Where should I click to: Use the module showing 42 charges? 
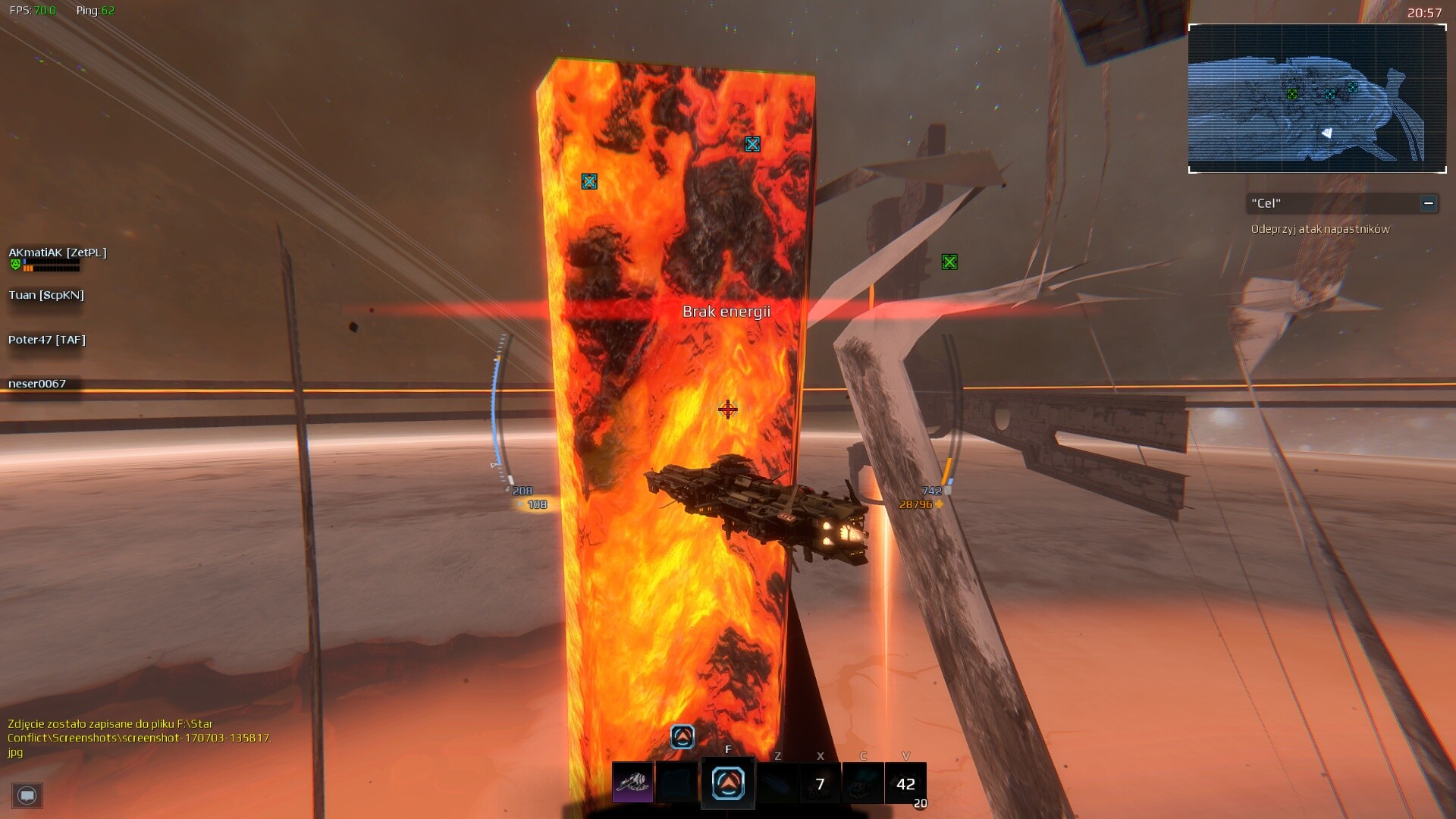(905, 783)
